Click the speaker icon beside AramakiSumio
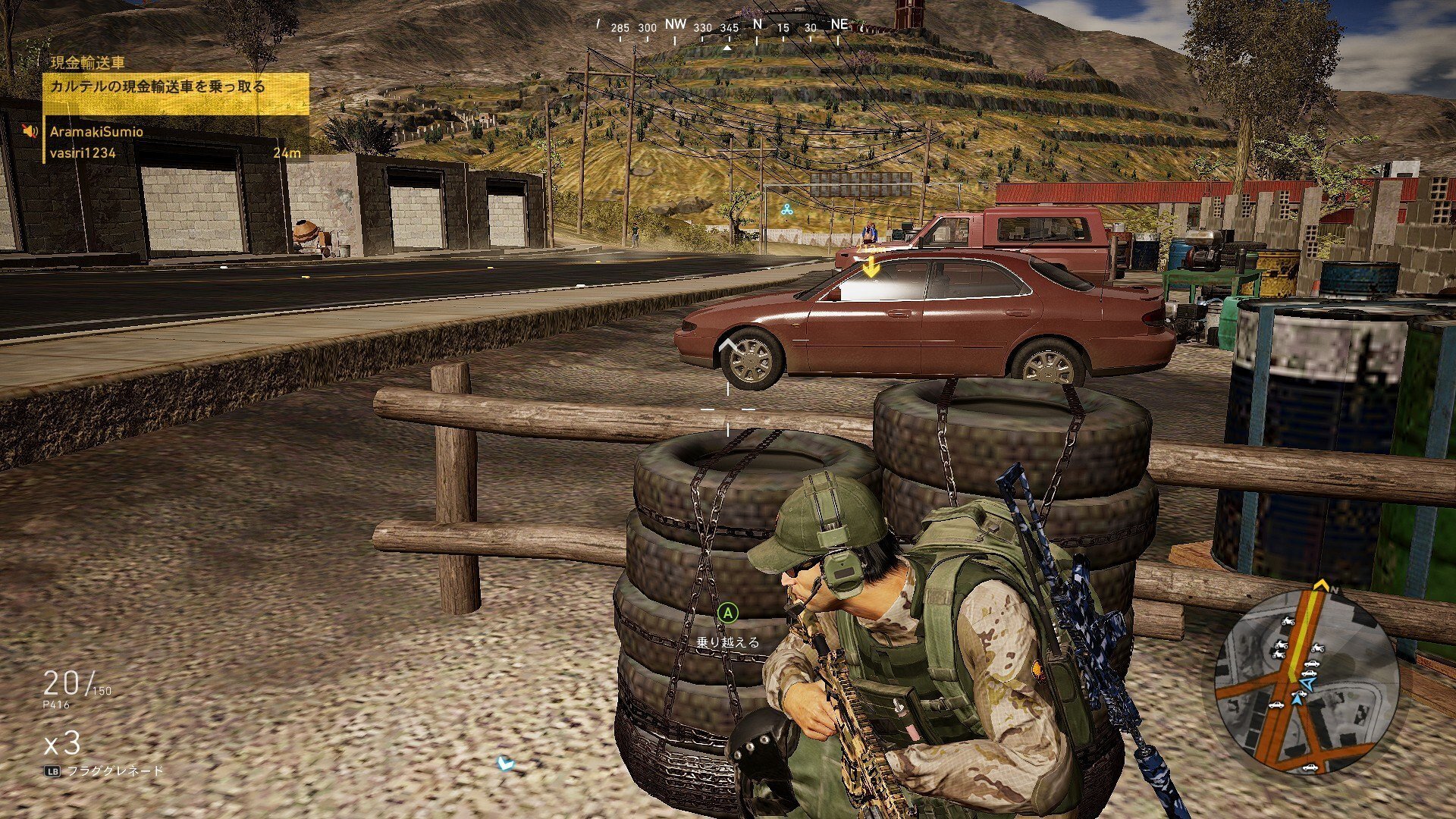The height and width of the screenshot is (819, 1456). tap(30, 132)
